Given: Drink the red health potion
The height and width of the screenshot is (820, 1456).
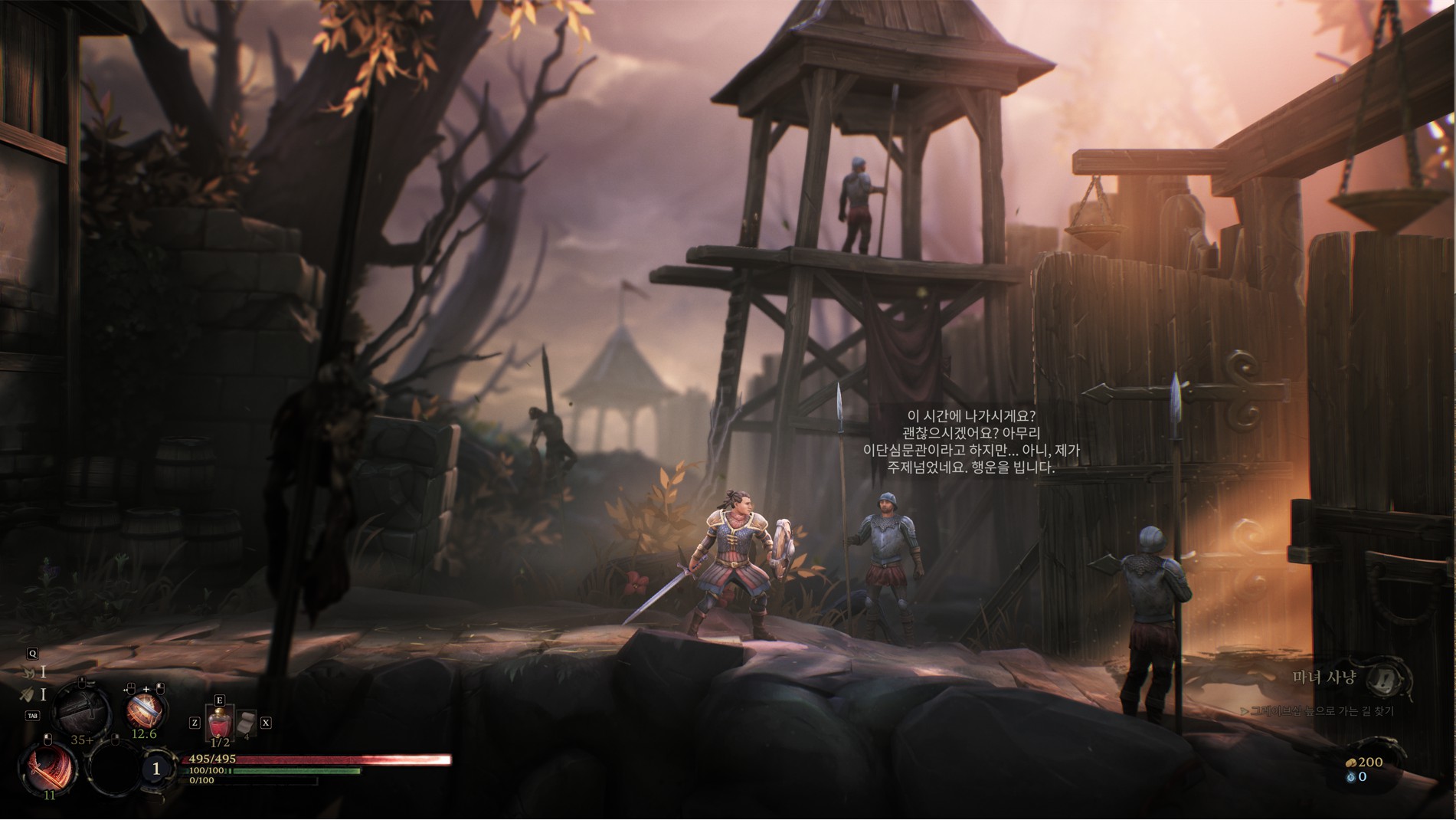Looking at the screenshot, I should pyautogui.click(x=220, y=723).
